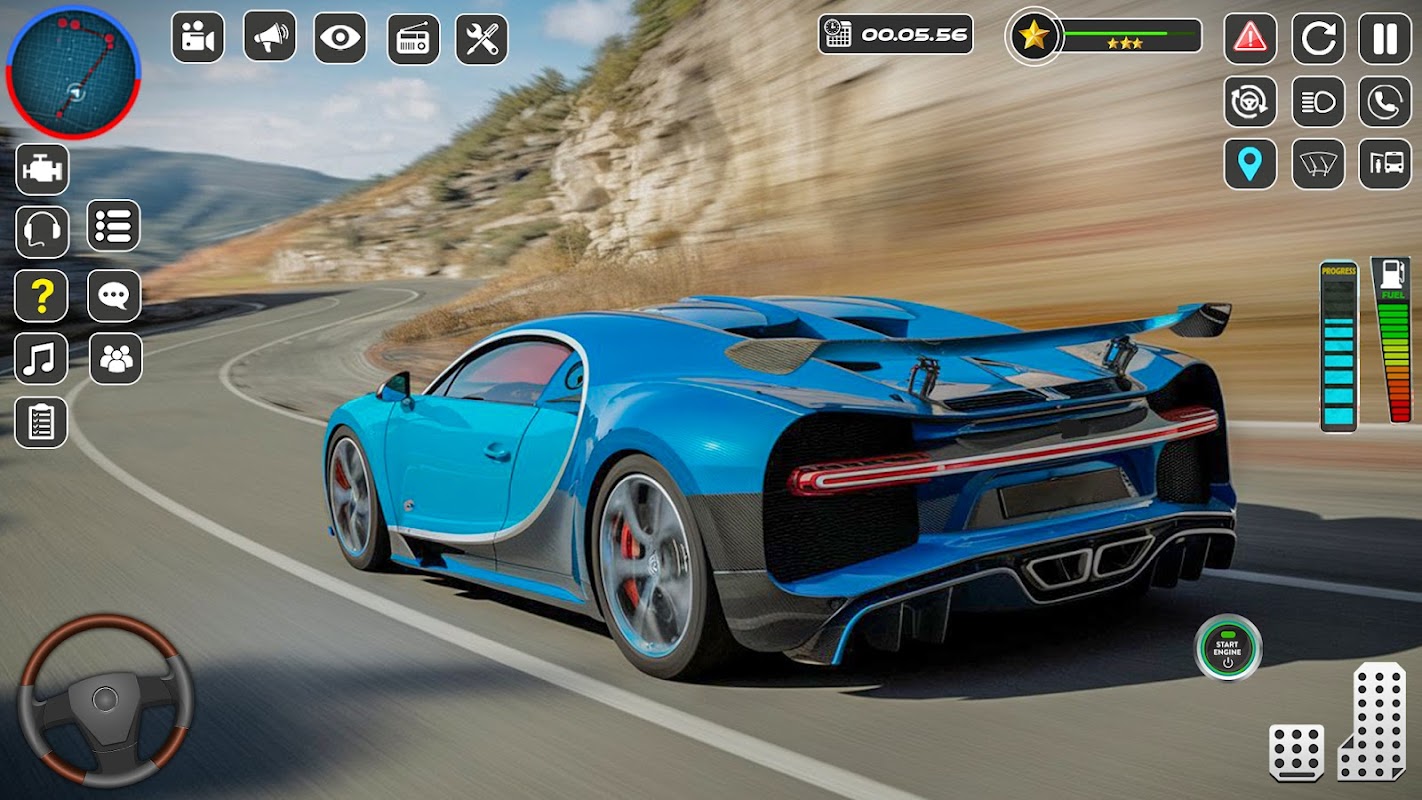Image resolution: width=1422 pixels, height=800 pixels.
Task: Turn on the windshield wipers
Action: click(x=1317, y=164)
